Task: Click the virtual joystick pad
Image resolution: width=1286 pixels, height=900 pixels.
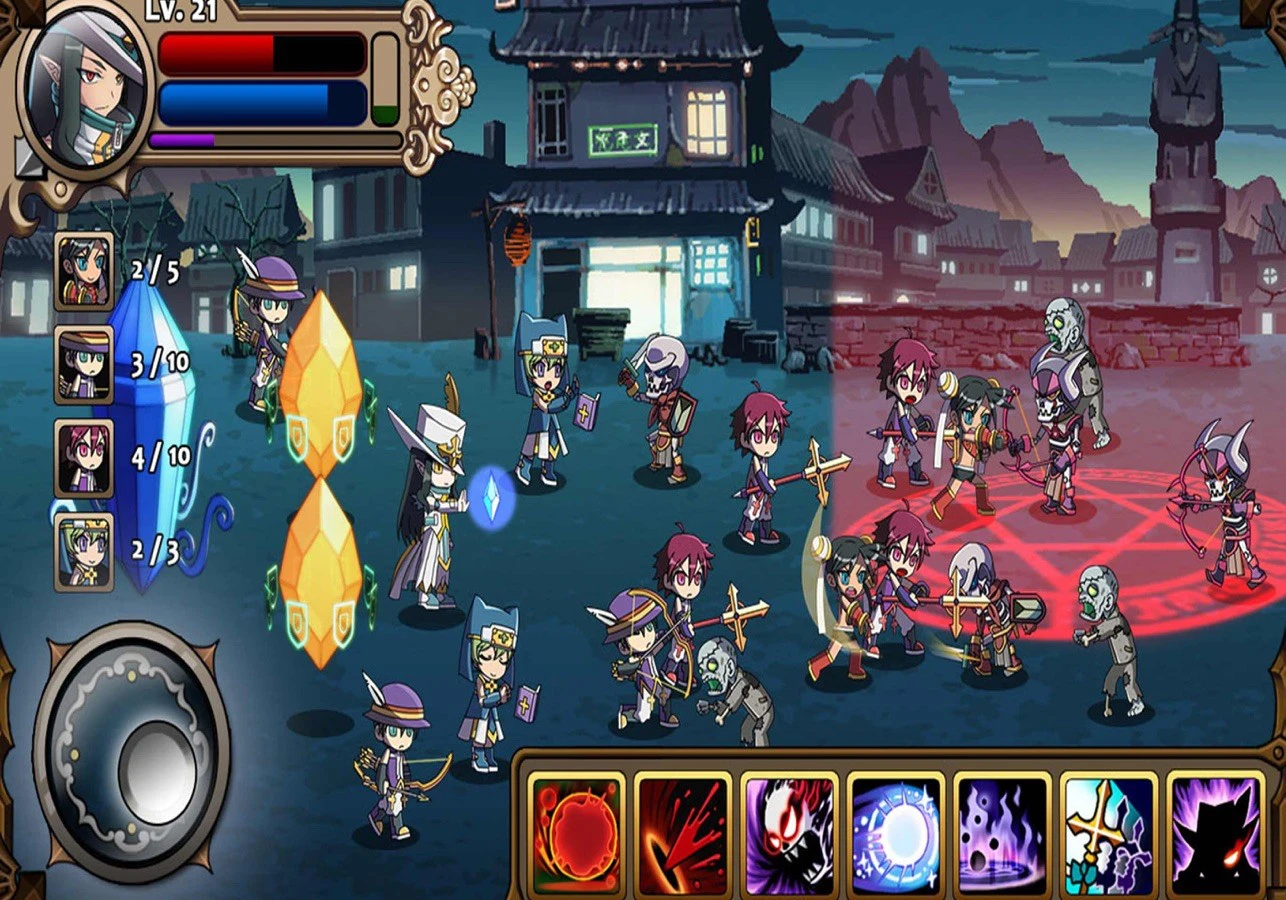Action: tap(132, 753)
